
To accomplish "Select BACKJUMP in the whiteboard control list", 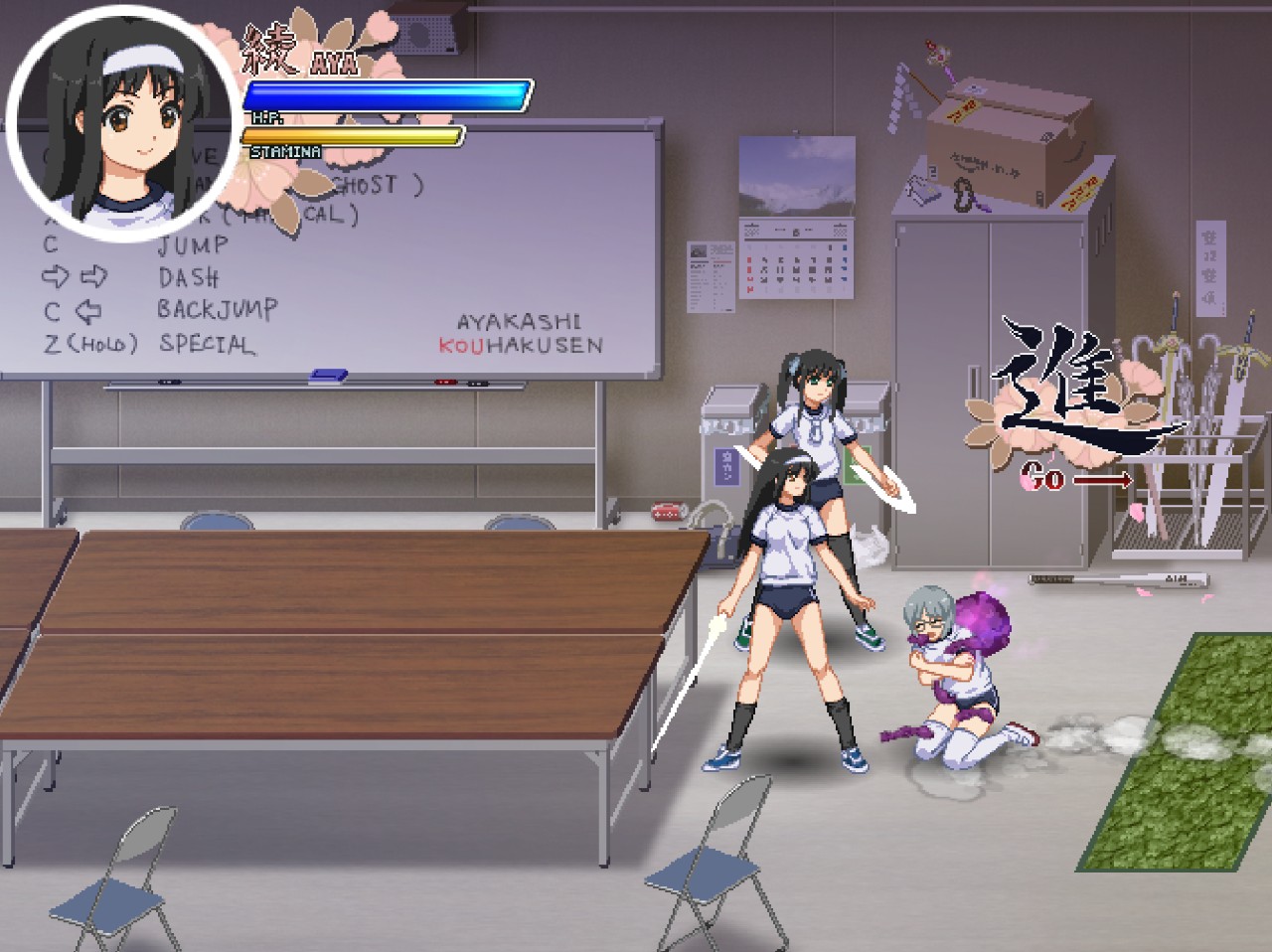I will 217,310.
